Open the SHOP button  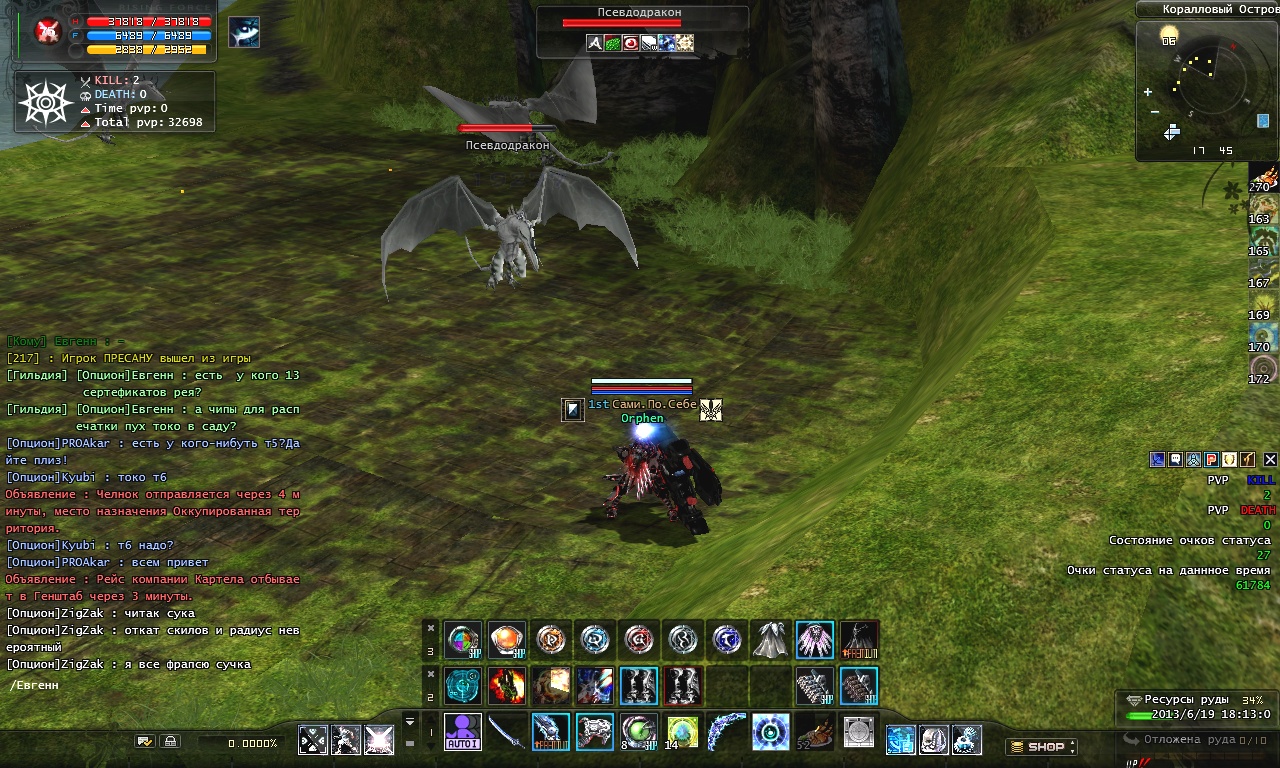coord(1041,746)
